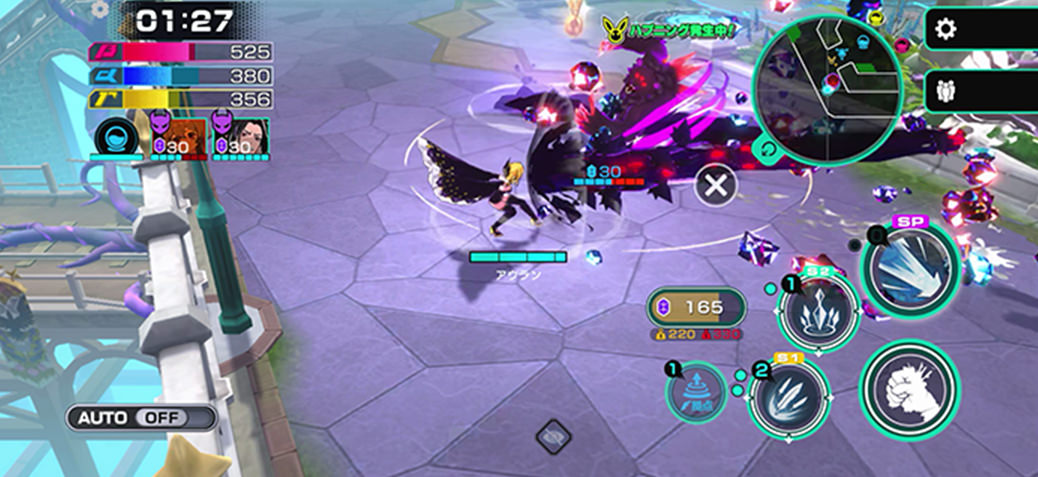
Task: Use the S2 ice crown skill
Action: (818, 312)
